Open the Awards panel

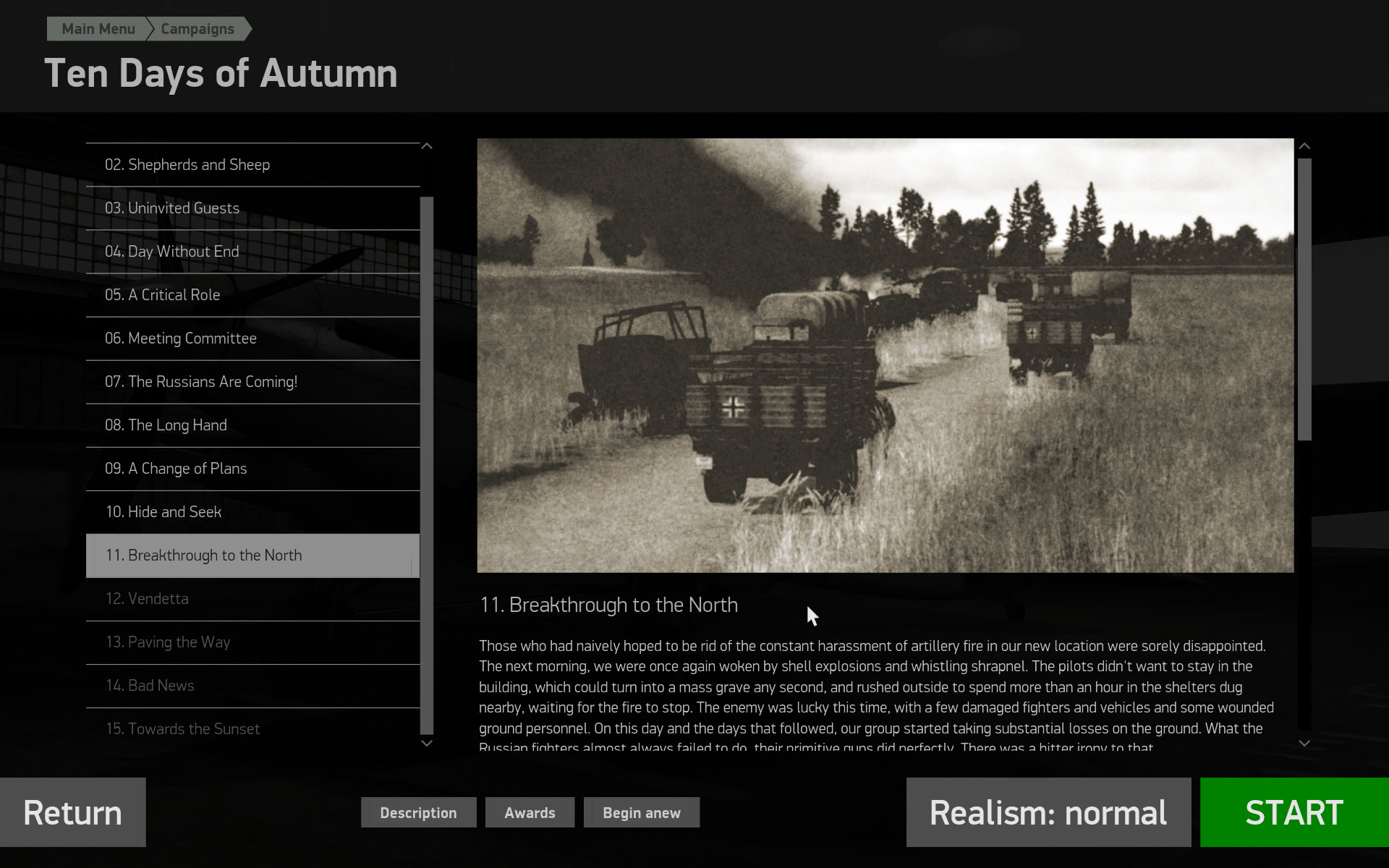[530, 812]
